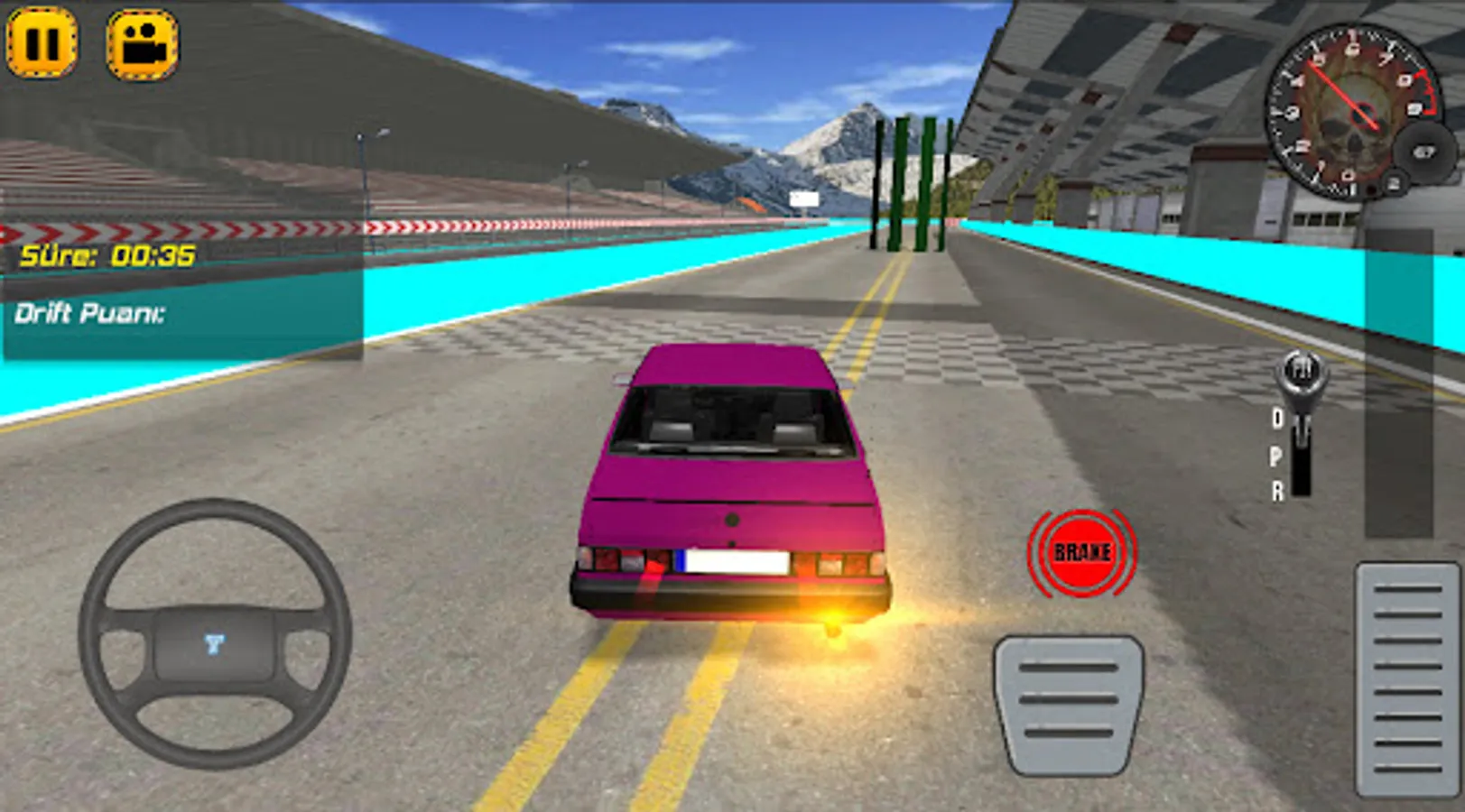This screenshot has width=1465, height=812.
Task: Tap the video camera recording icon
Action: click(141, 42)
